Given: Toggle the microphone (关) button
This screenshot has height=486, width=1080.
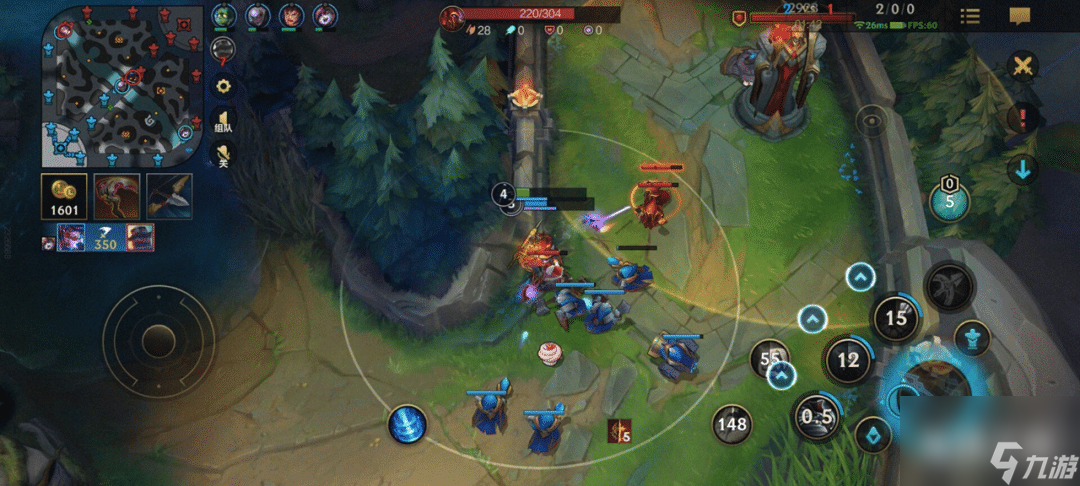Looking at the screenshot, I should click(223, 156).
